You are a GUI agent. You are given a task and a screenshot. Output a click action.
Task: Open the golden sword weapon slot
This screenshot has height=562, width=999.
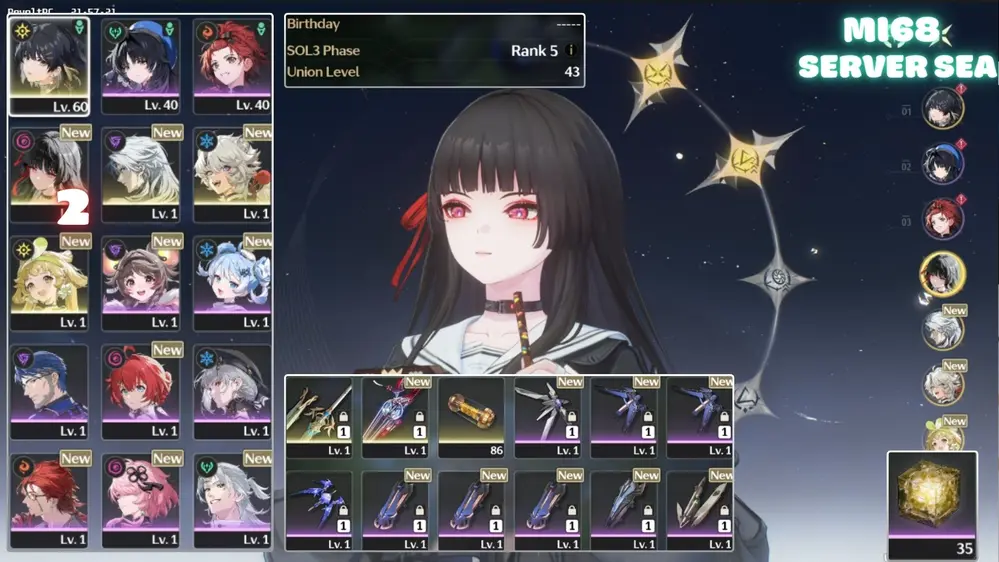[319, 417]
